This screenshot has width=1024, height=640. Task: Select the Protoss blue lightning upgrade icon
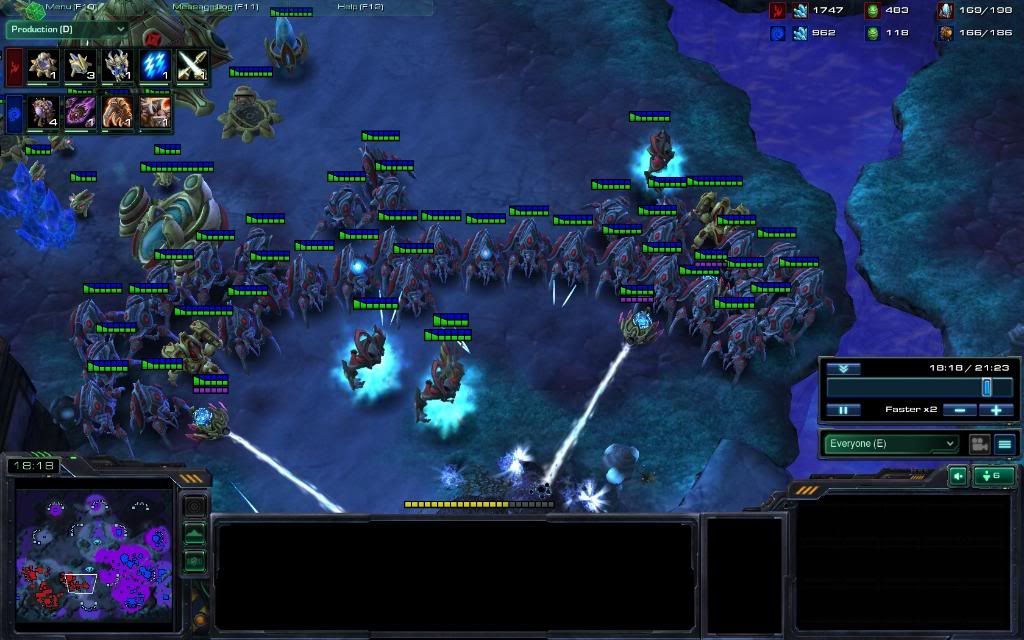click(x=154, y=66)
